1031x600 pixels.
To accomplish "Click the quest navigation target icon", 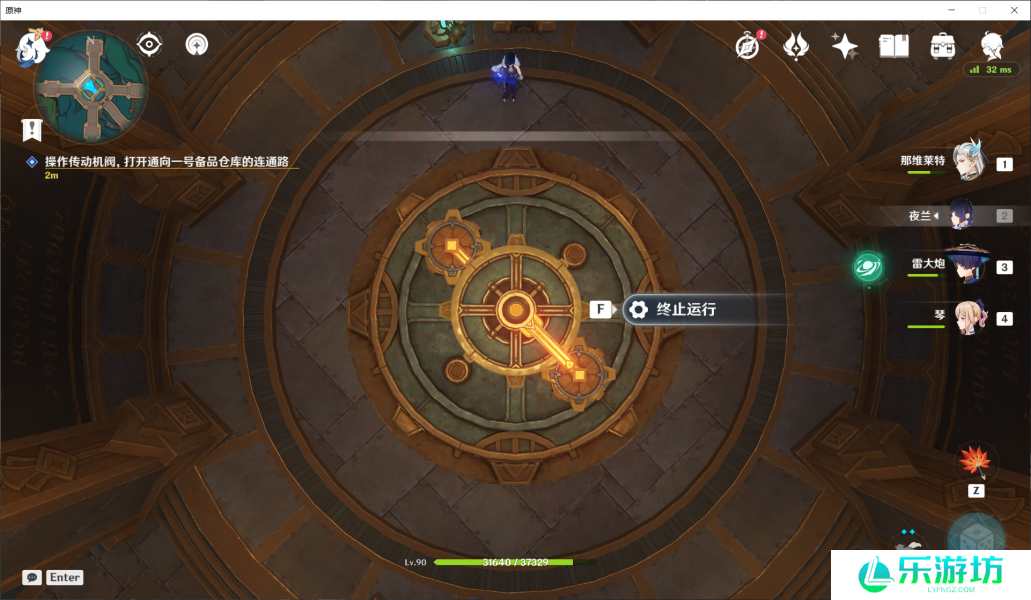I will tap(149, 44).
